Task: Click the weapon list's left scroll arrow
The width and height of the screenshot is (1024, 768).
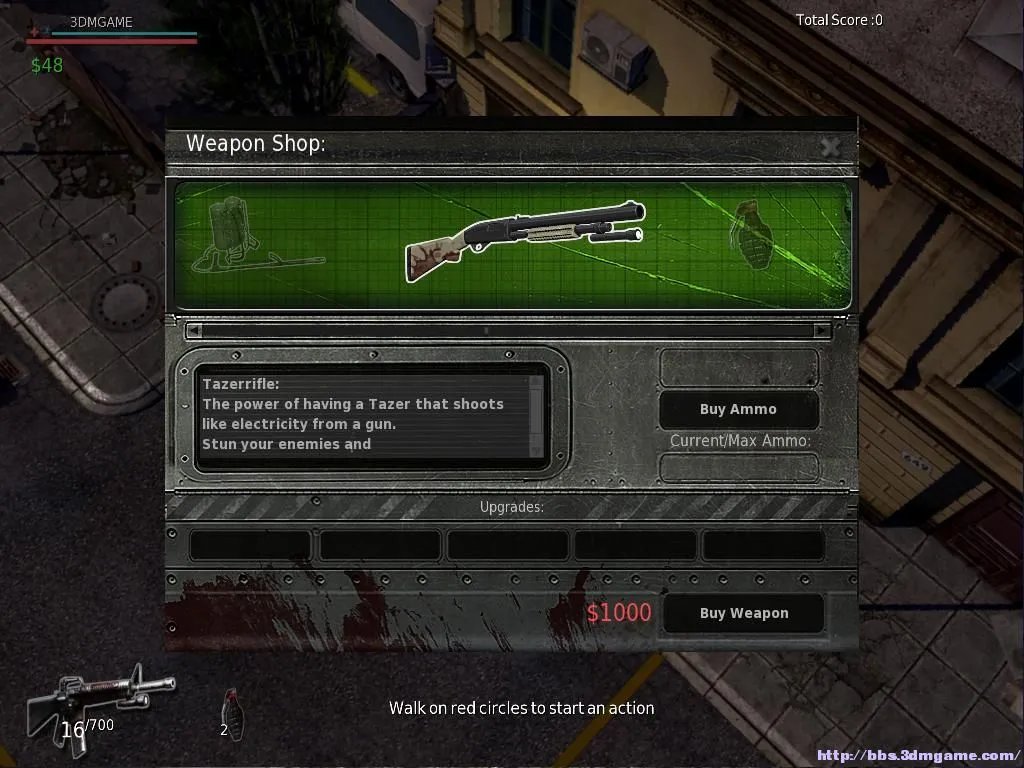Action: pyautogui.click(x=194, y=330)
